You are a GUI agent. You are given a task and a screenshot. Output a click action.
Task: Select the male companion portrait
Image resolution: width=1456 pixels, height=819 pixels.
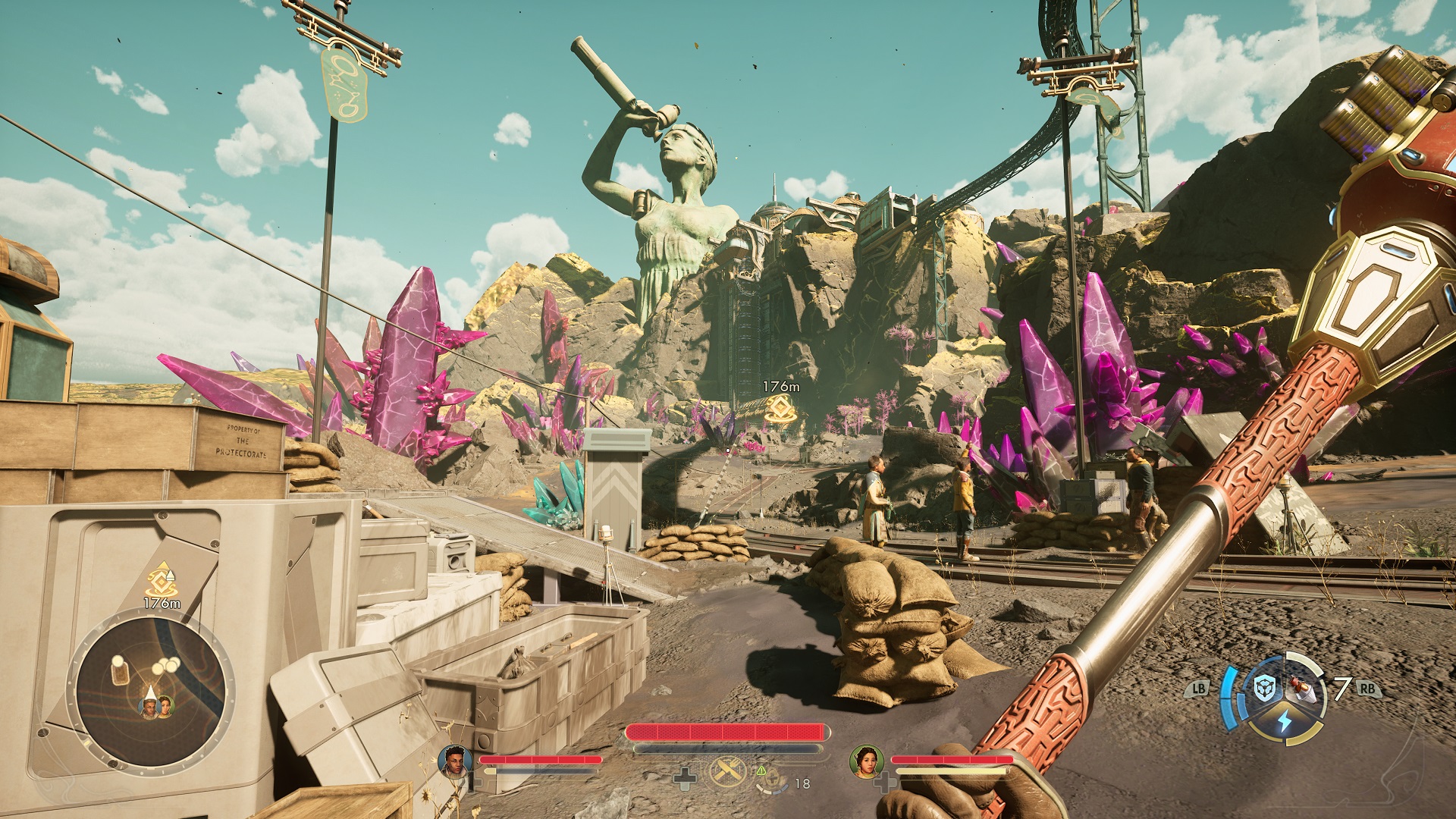455,760
